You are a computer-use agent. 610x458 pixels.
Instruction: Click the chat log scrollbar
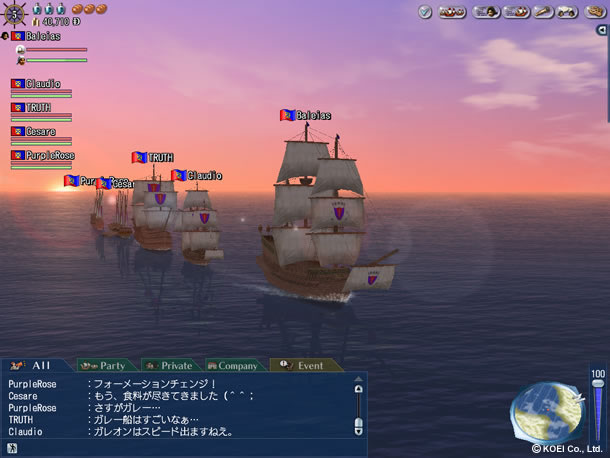[x=359, y=407]
